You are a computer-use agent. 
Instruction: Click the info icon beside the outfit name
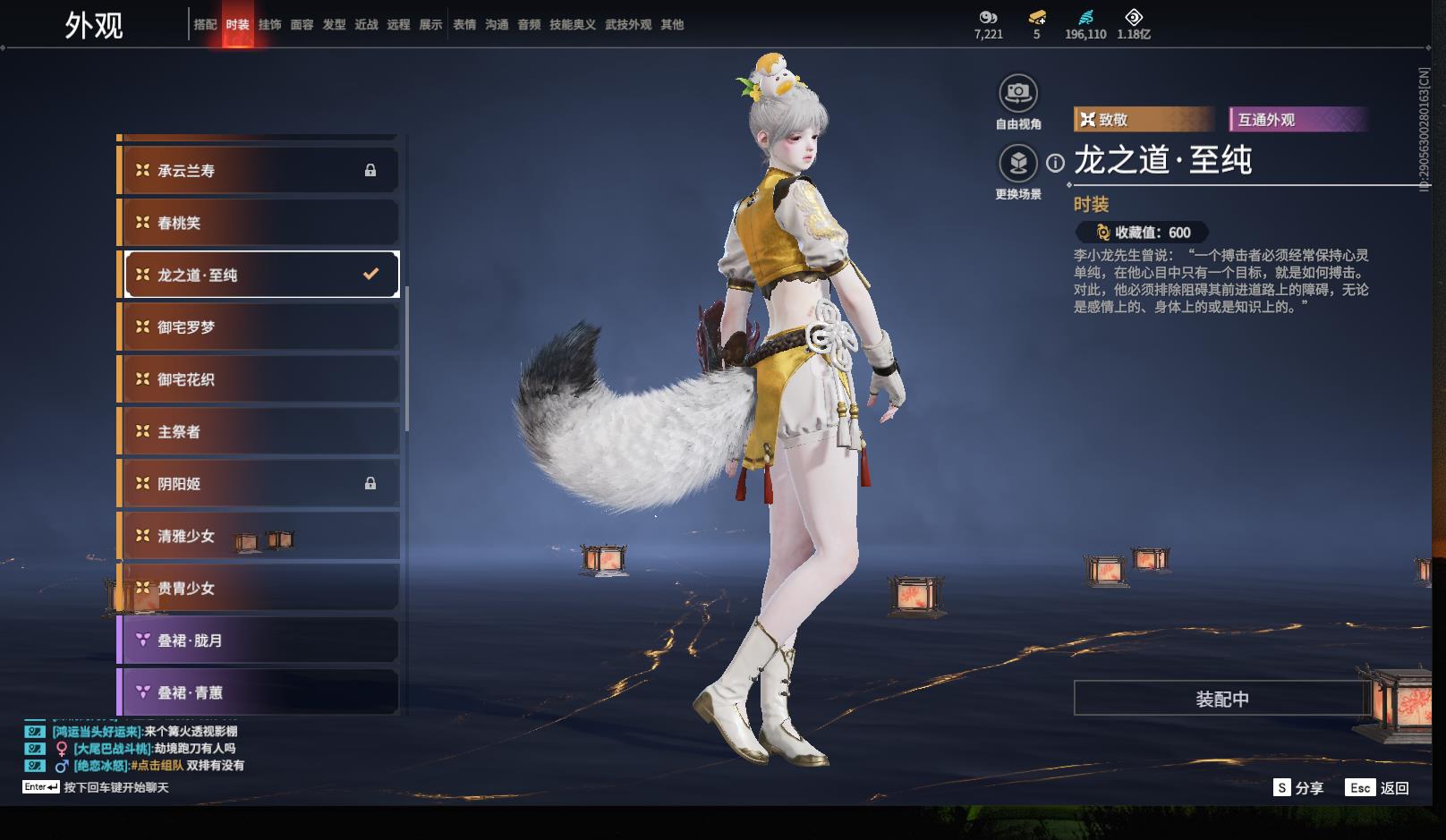pos(1056,163)
